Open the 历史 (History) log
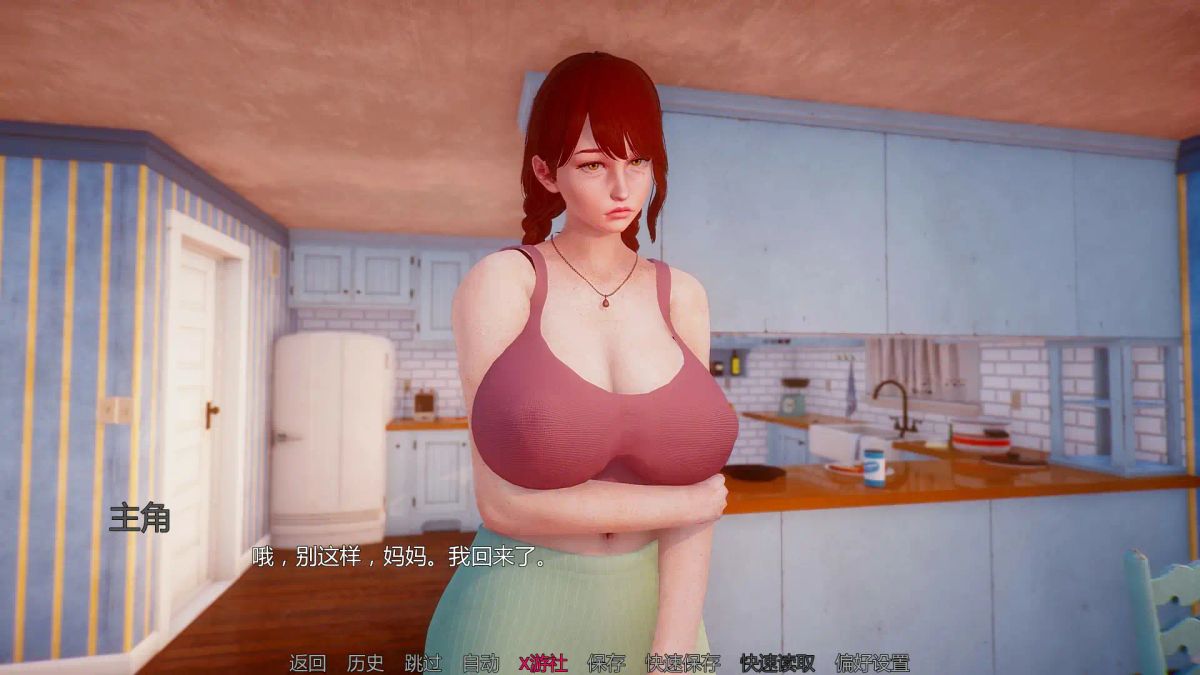Image resolution: width=1200 pixels, height=675 pixels. [365, 662]
